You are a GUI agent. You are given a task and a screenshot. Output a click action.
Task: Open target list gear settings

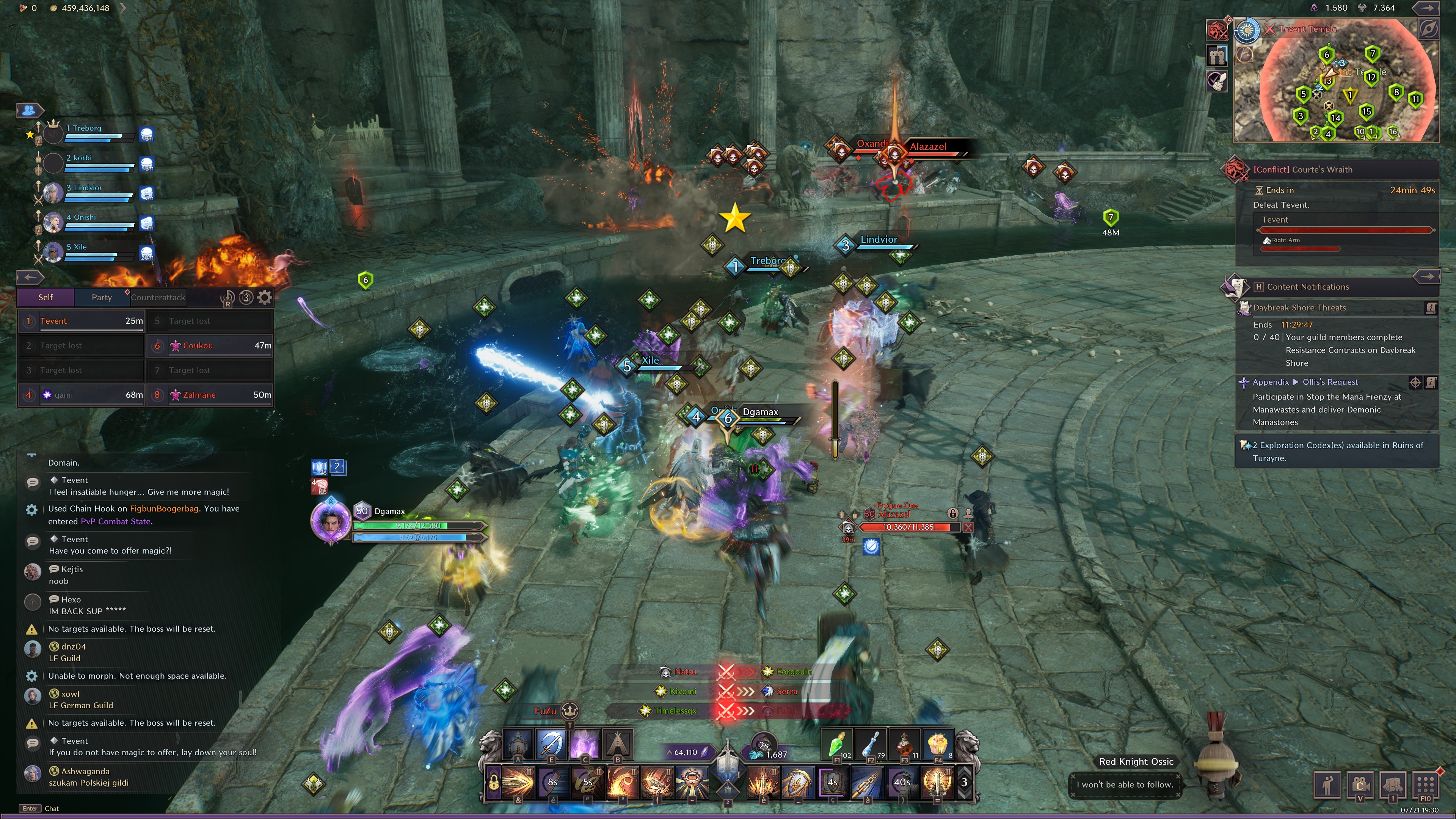265,297
